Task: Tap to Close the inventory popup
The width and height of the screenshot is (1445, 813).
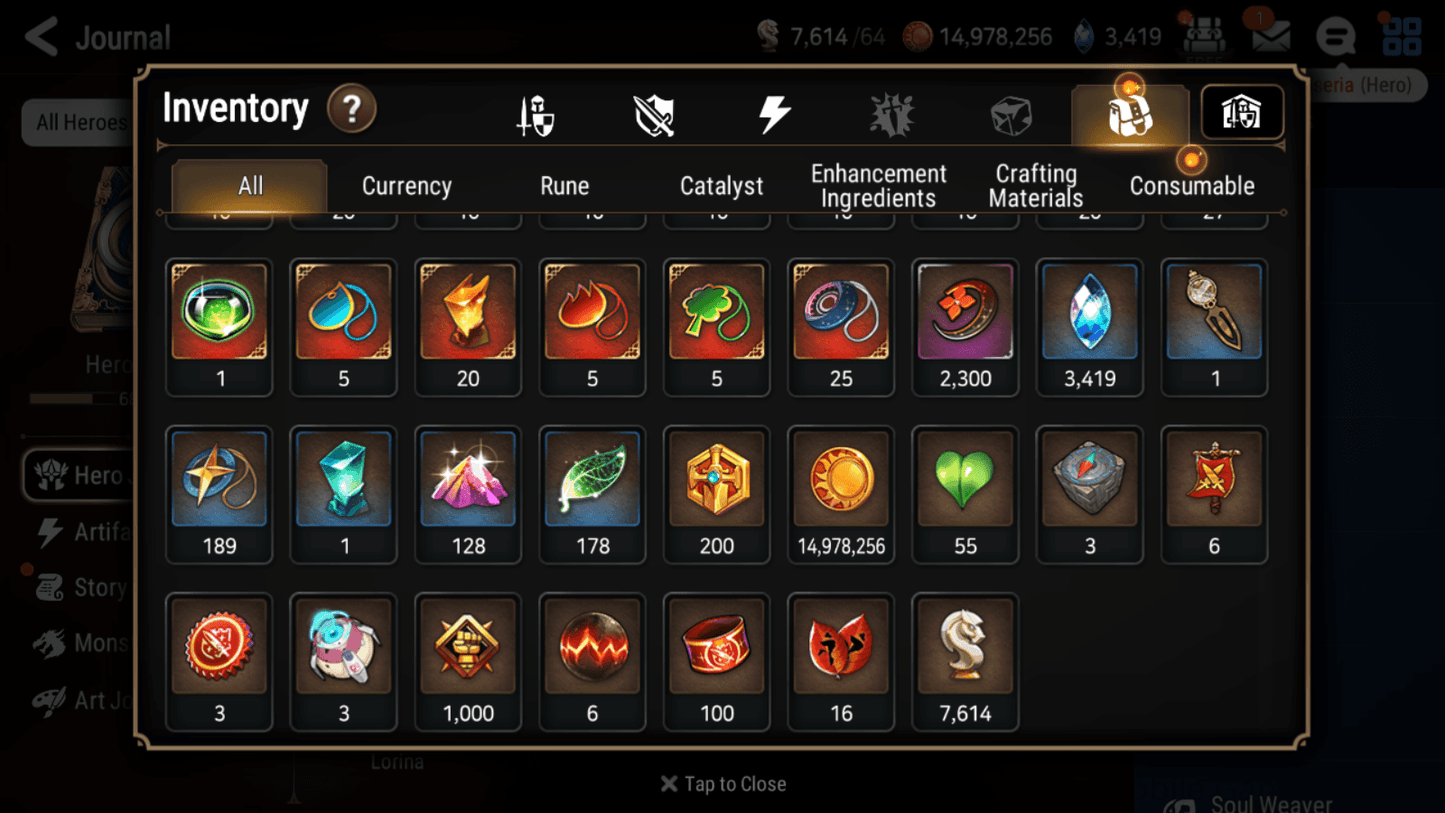Action: pos(722,784)
